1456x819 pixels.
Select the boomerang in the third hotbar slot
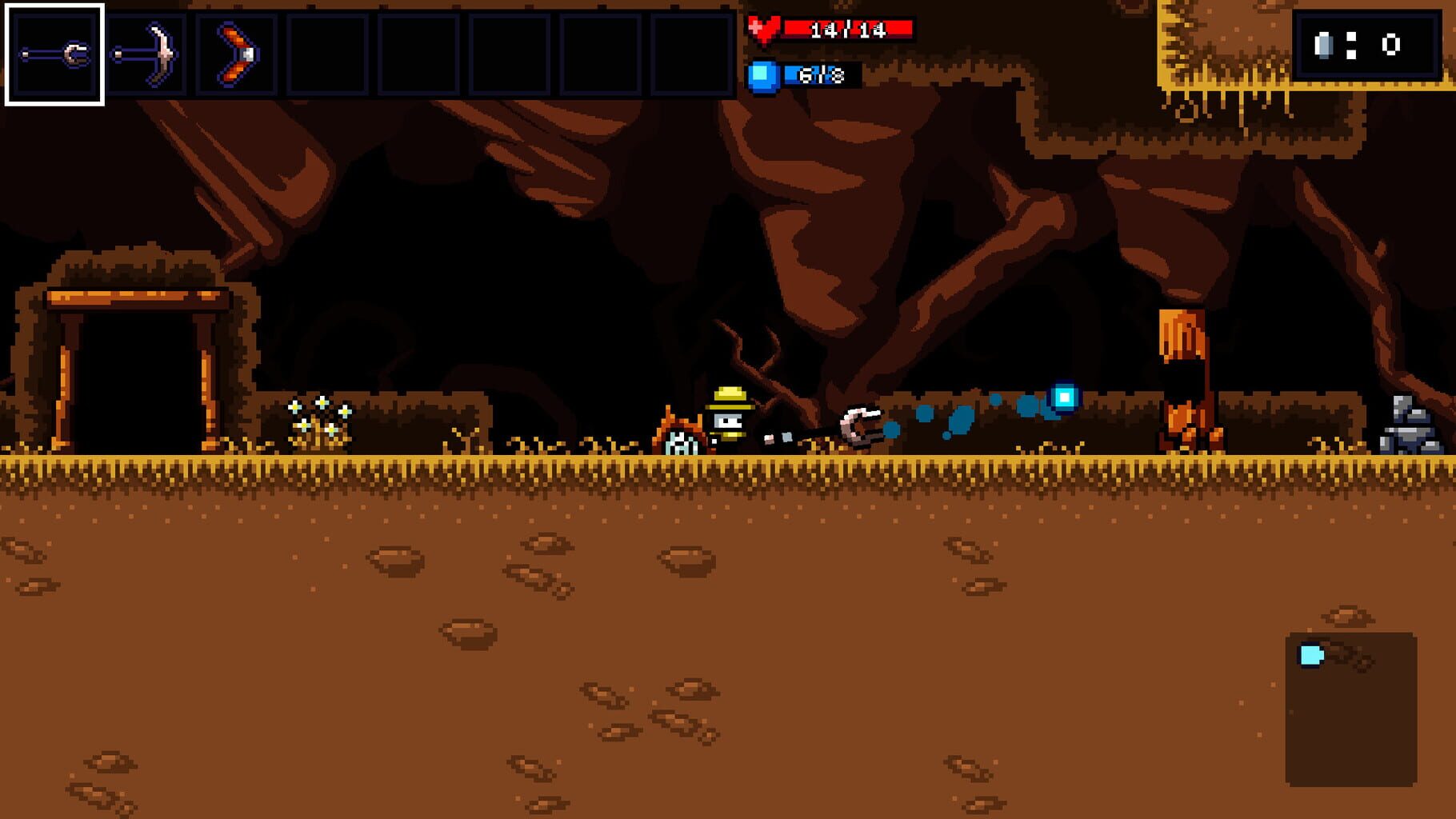(236, 52)
